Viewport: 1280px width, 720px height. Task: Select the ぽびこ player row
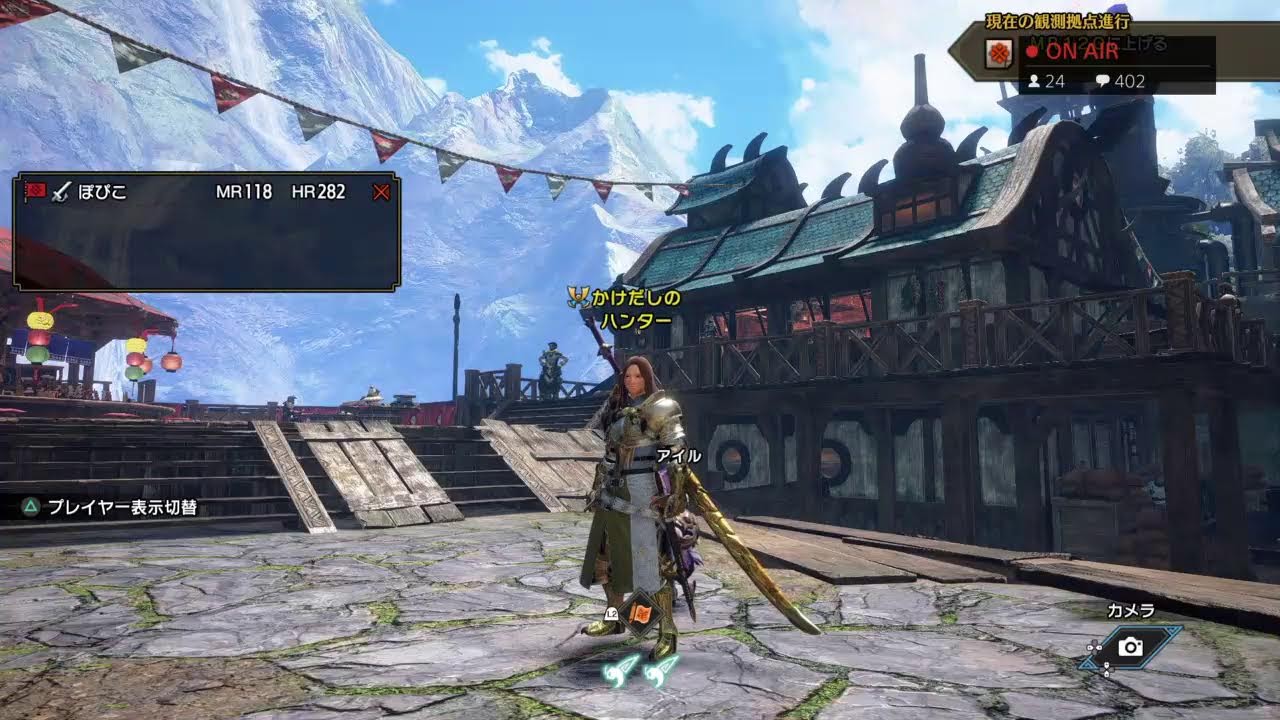point(200,192)
